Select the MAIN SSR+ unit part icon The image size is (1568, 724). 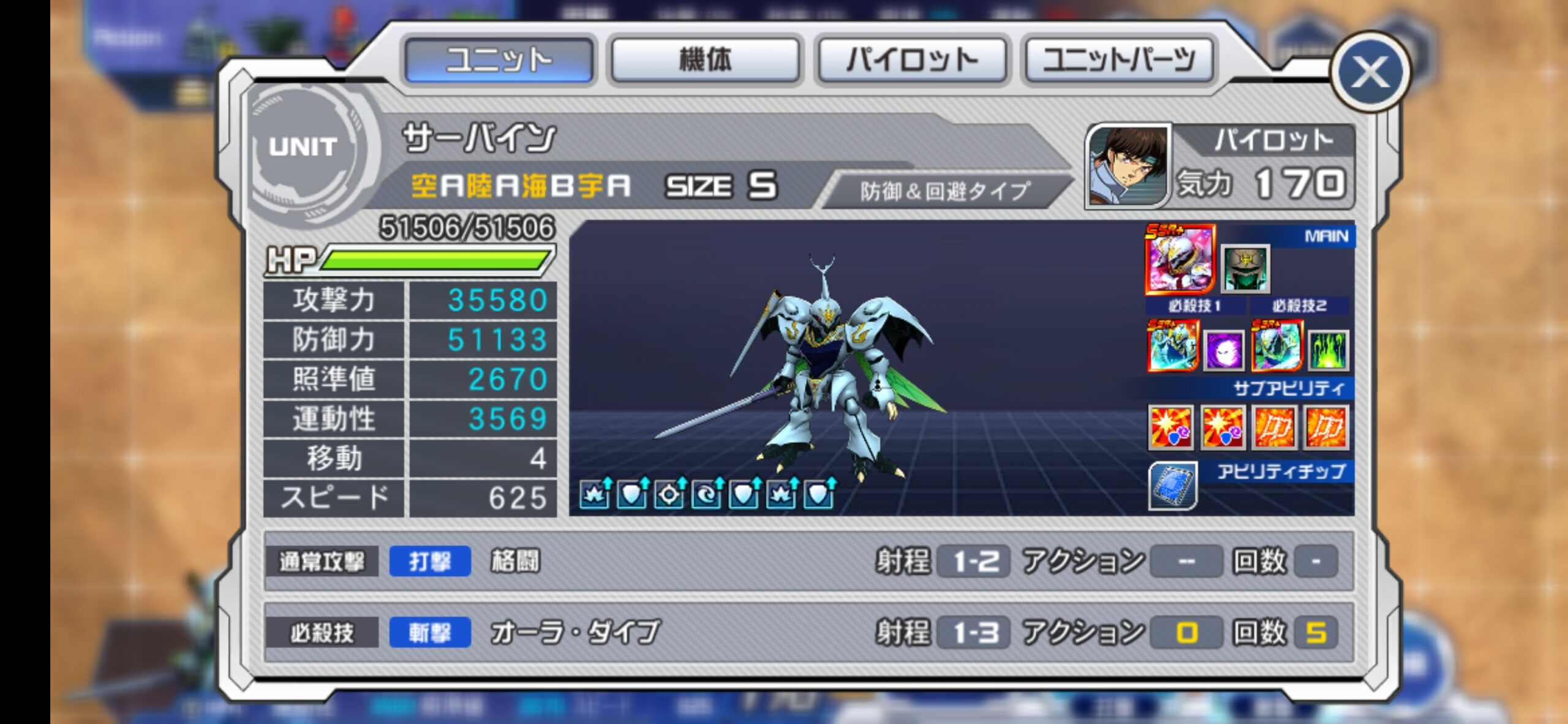click(1180, 259)
